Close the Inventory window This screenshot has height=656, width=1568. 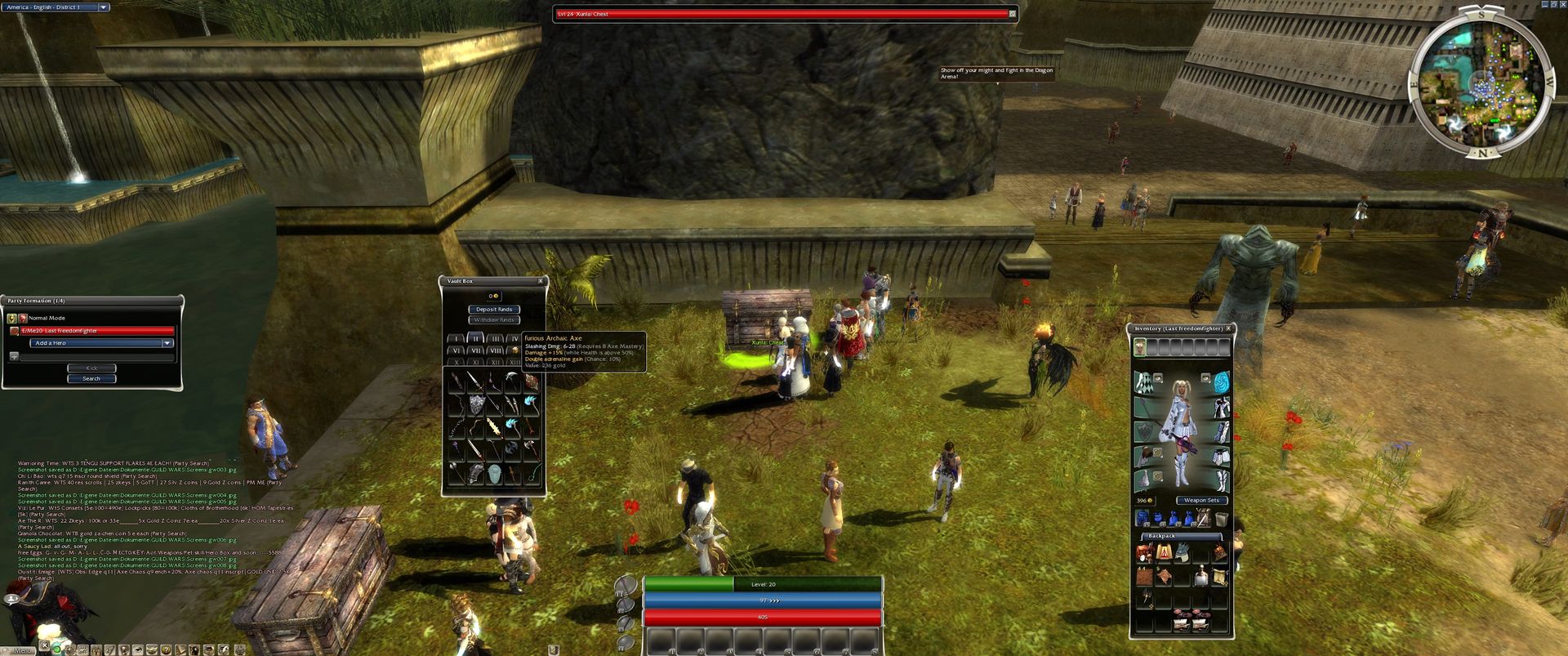(x=1228, y=328)
